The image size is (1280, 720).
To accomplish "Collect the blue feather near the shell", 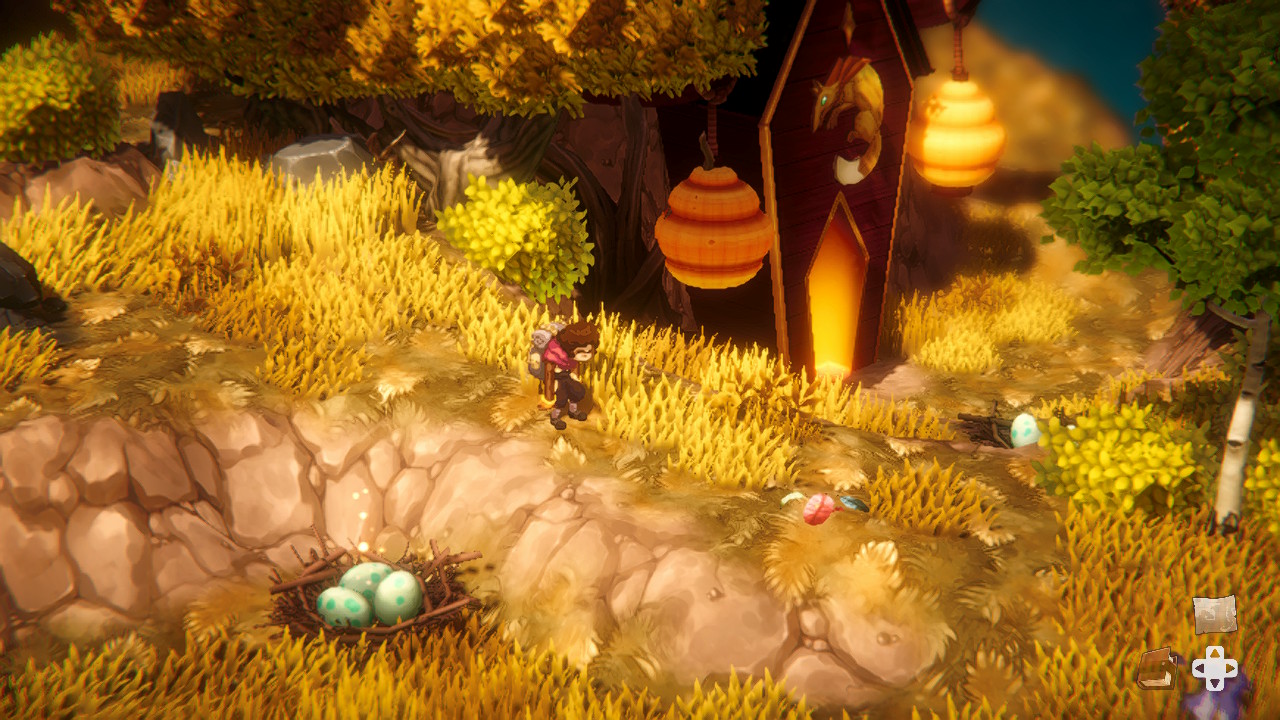I will tap(855, 504).
